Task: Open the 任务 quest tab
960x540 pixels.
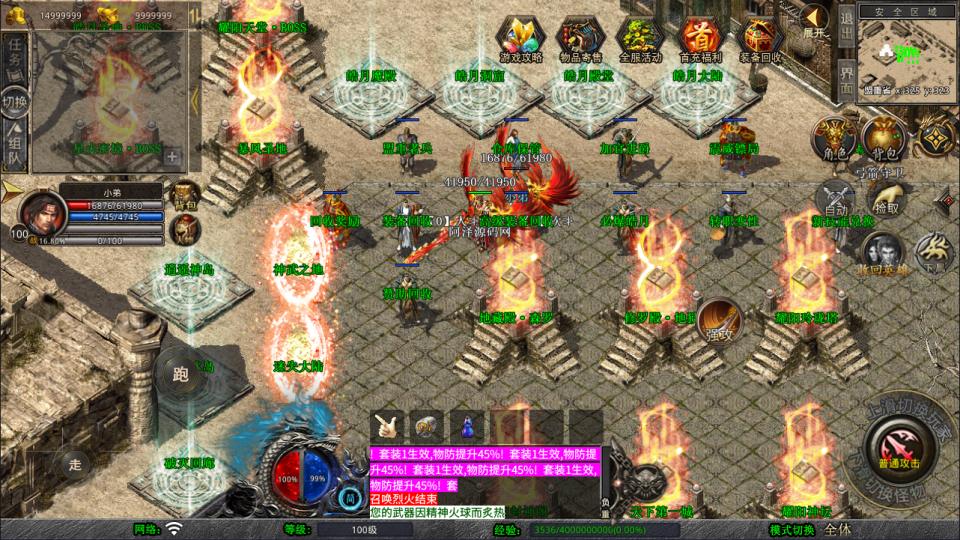Action: point(15,55)
